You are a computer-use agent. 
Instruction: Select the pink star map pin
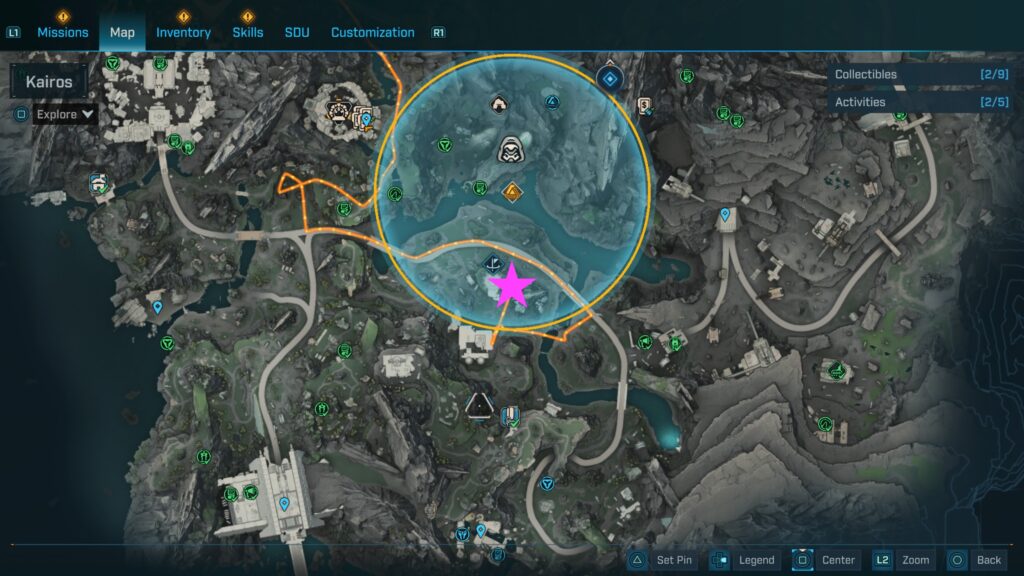point(512,286)
